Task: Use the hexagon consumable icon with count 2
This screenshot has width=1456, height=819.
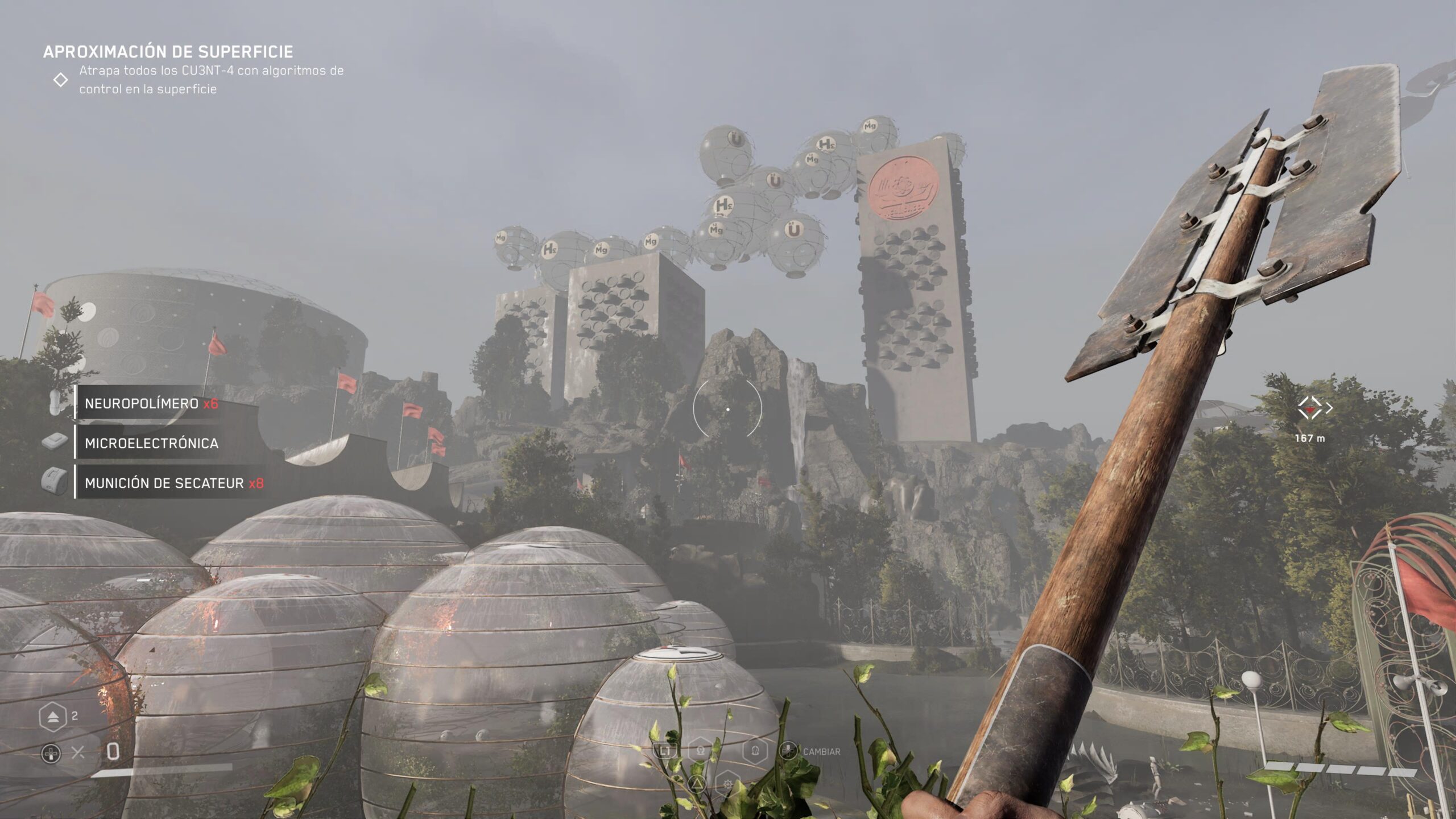Action: click(x=52, y=717)
